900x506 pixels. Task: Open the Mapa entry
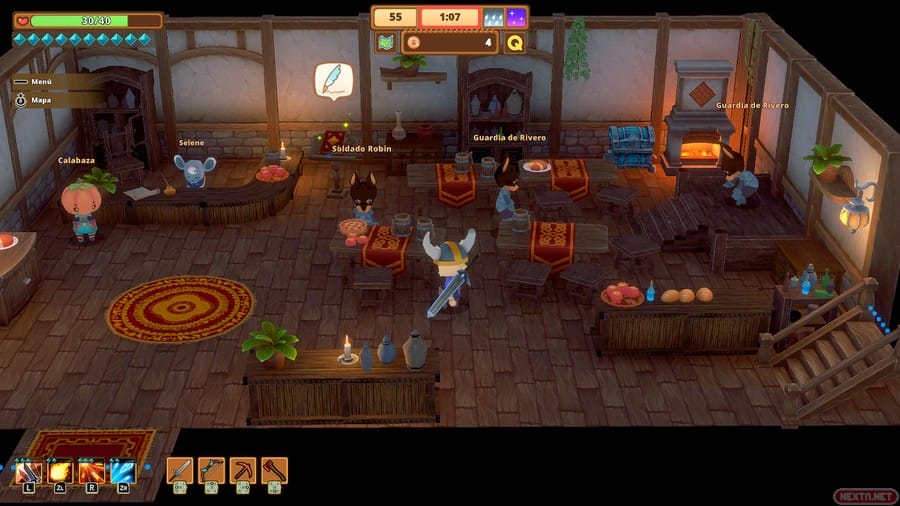pyautogui.click(x=40, y=100)
